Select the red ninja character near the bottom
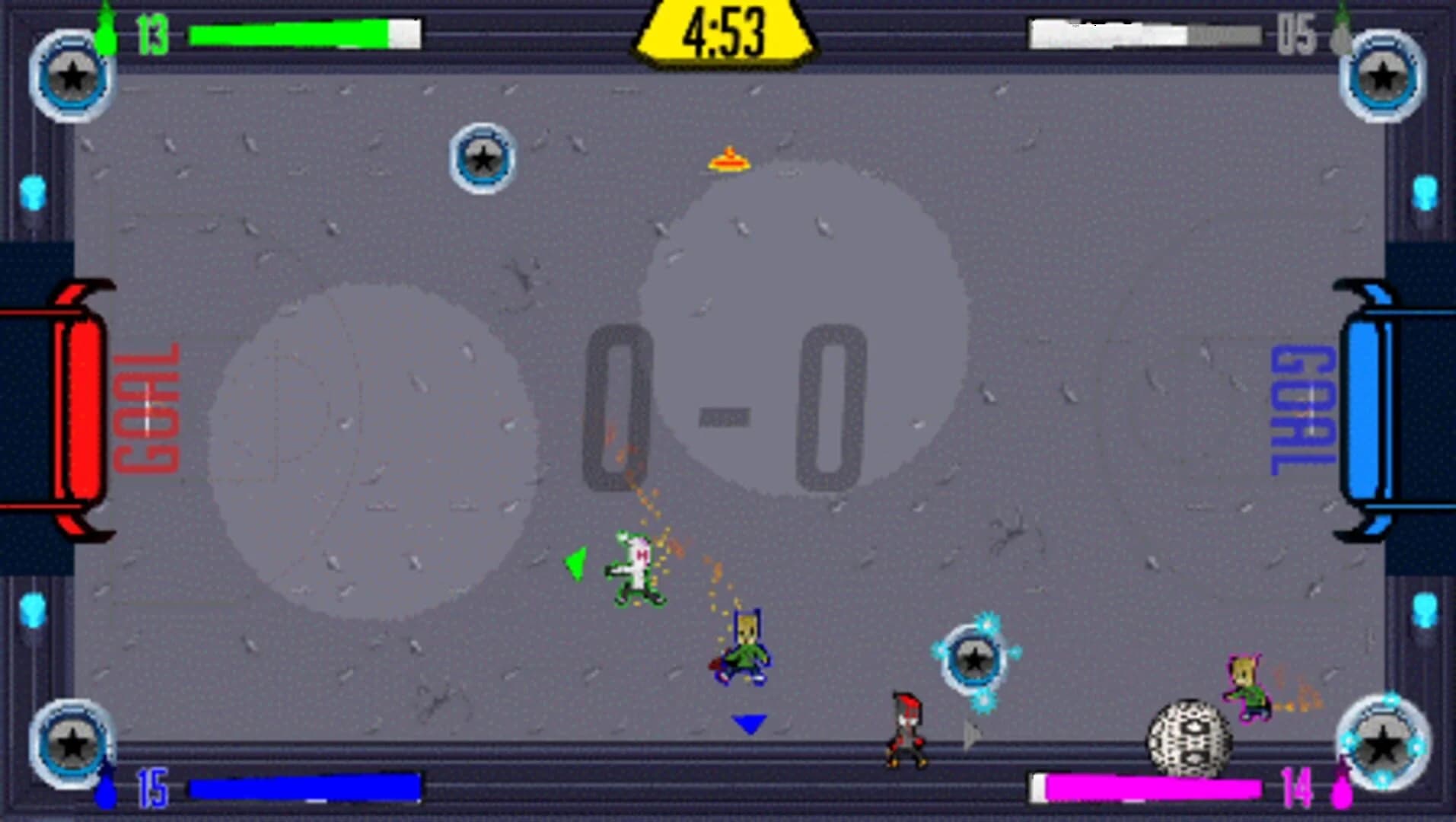 [x=906, y=731]
